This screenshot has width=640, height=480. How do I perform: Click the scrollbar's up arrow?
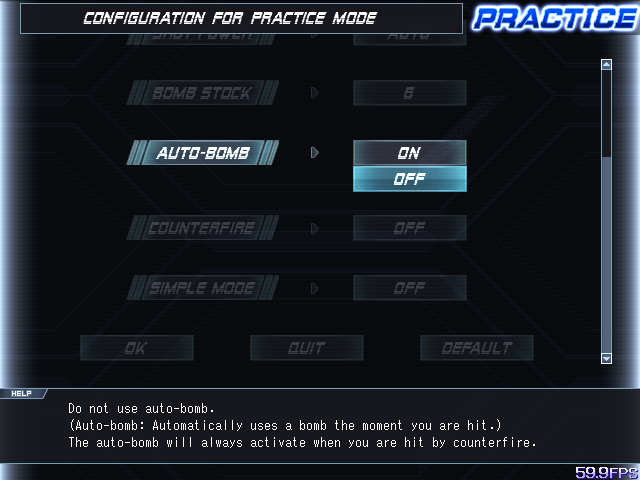click(606, 65)
